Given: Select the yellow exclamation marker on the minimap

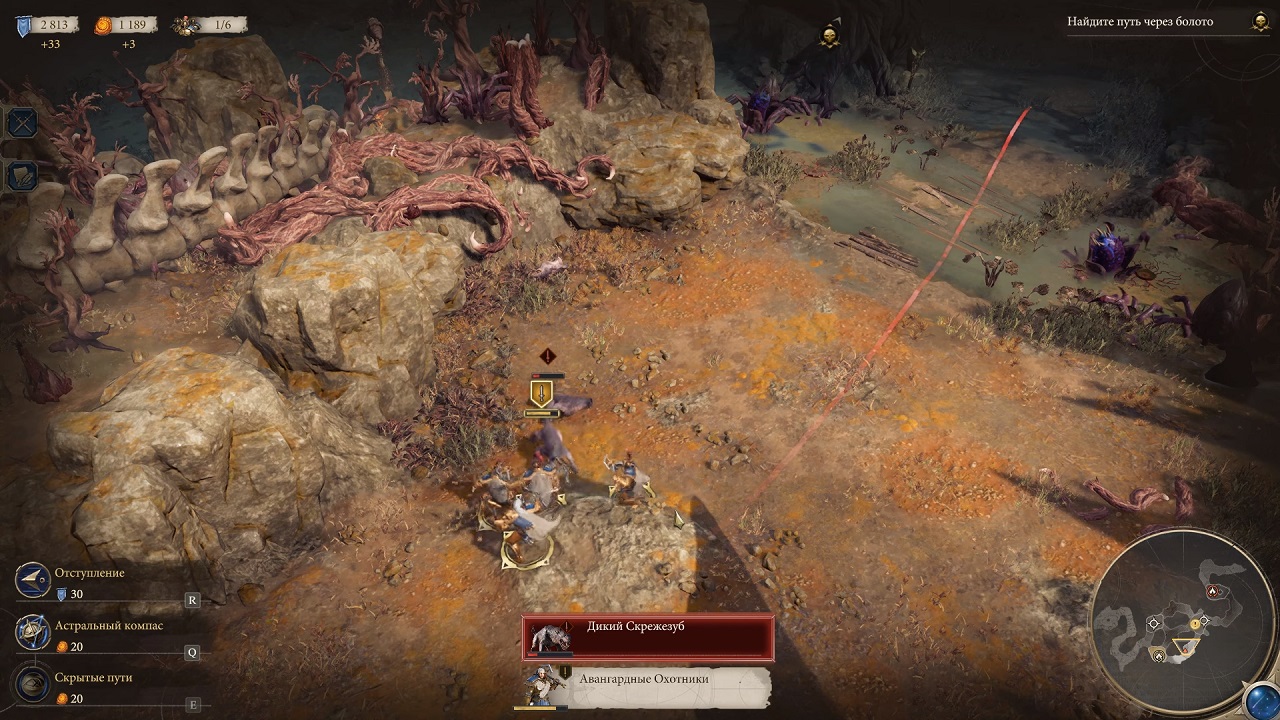Looking at the screenshot, I should (x=1194, y=624).
